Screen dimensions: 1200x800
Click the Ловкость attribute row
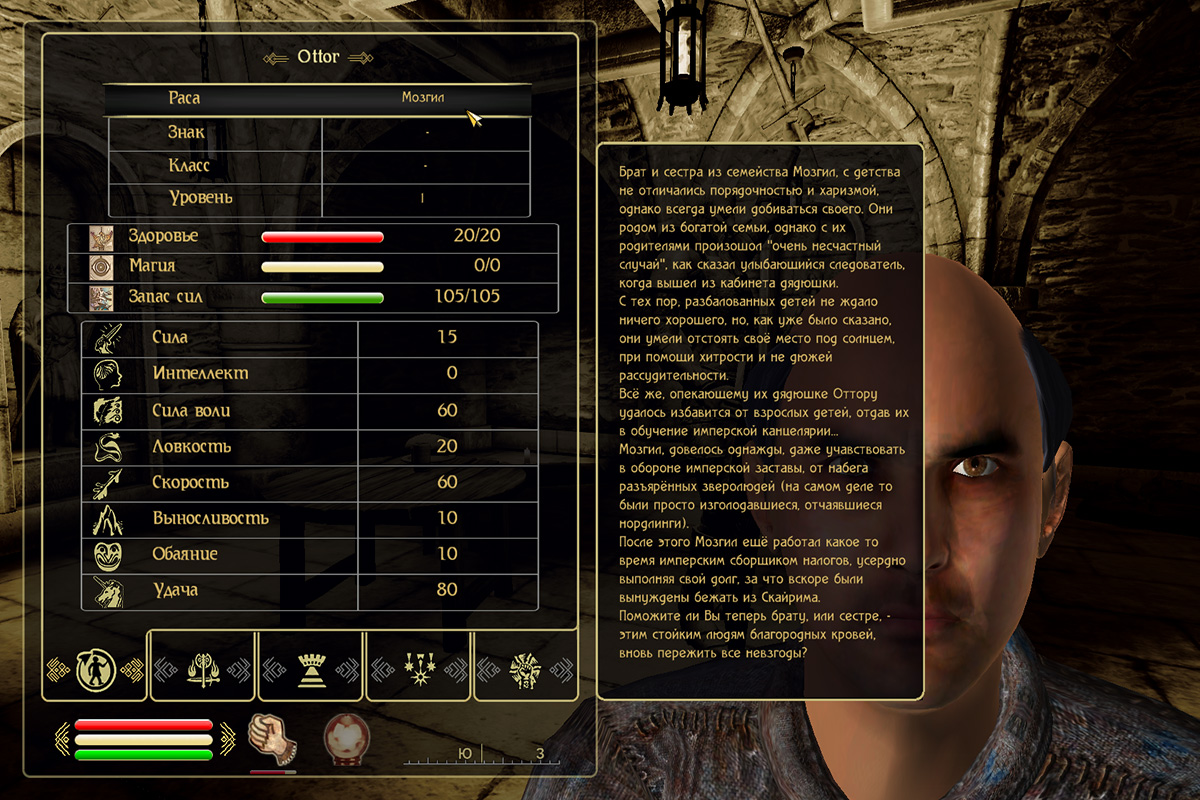(x=310, y=446)
